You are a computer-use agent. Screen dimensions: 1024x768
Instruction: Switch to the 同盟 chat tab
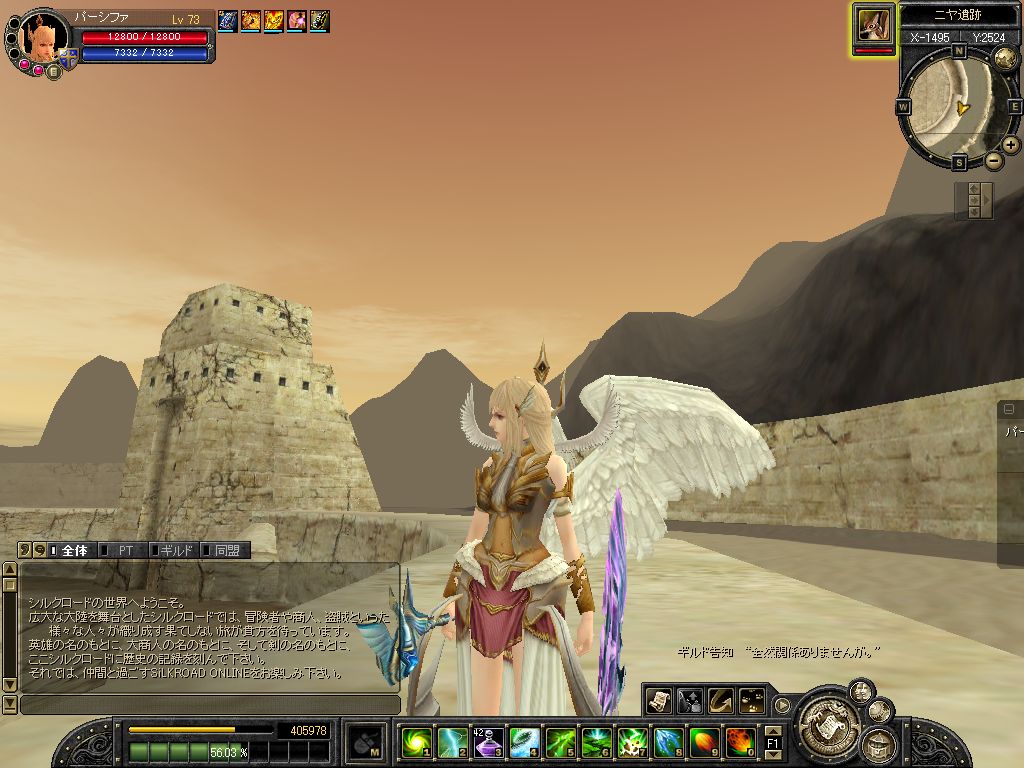pyautogui.click(x=226, y=550)
